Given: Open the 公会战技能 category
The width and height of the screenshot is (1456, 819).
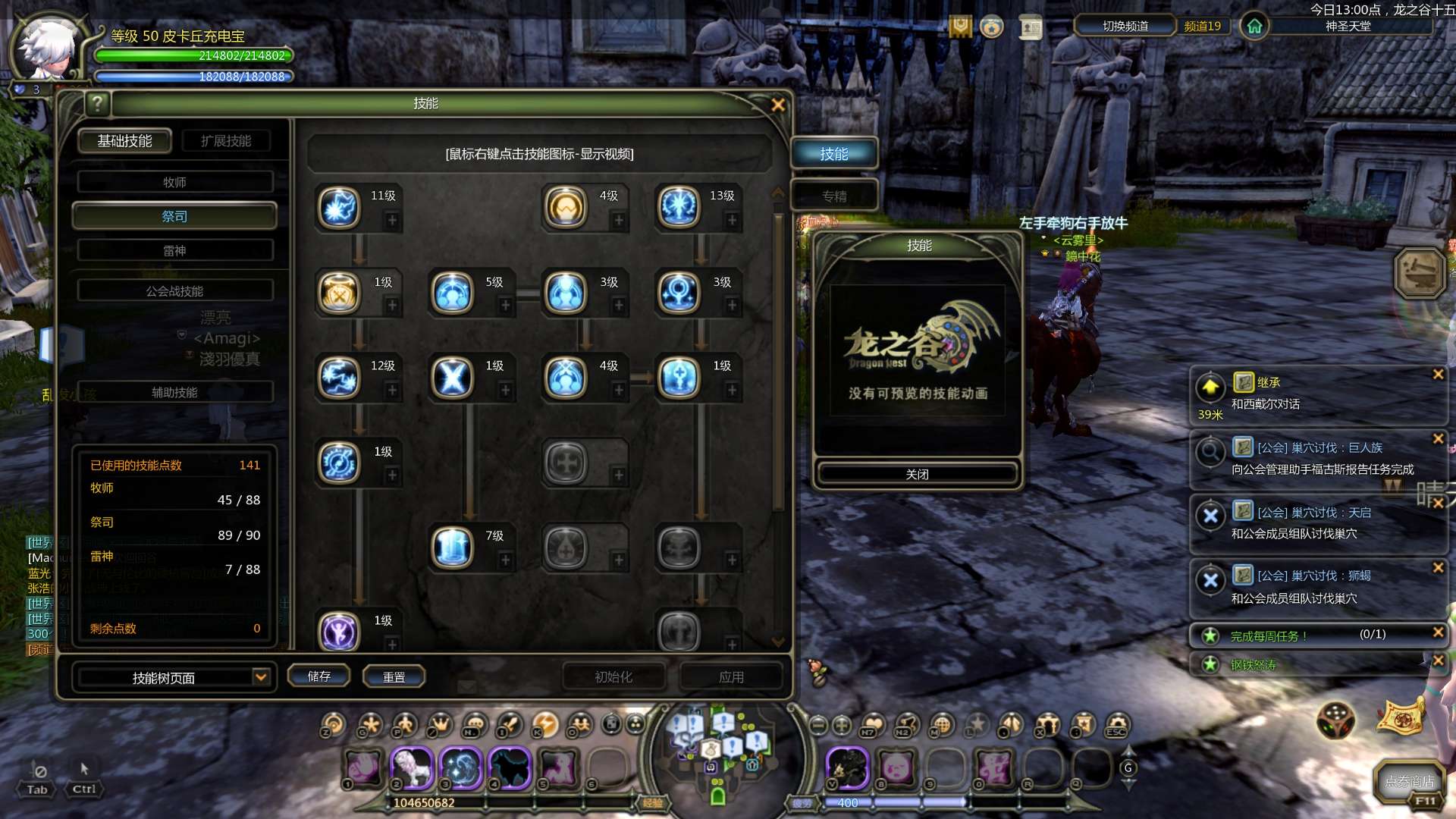Looking at the screenshot, I should pos(174,291).
